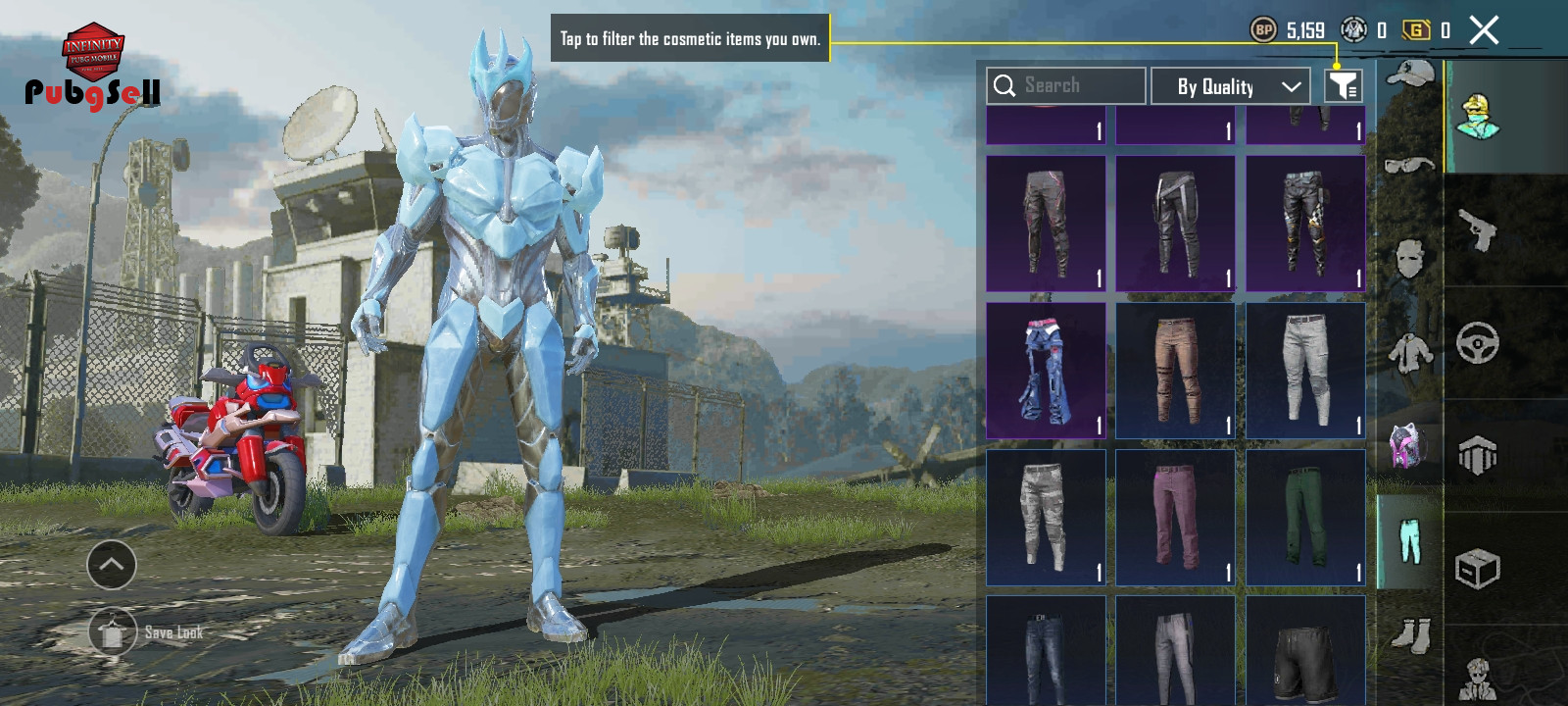Select the blue flared jeans with pink belt
Viewport: 1568px width, 706px height.
[1046, 370]
